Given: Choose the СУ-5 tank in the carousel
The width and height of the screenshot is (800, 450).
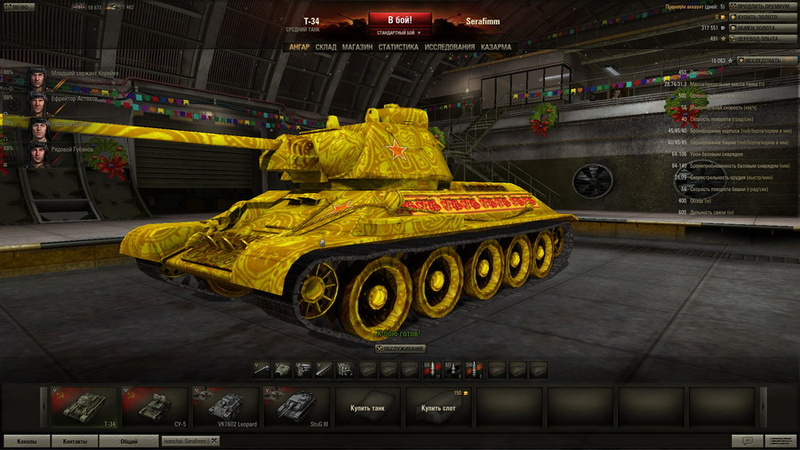Looking at the screenshot, I should coord(154,407).
